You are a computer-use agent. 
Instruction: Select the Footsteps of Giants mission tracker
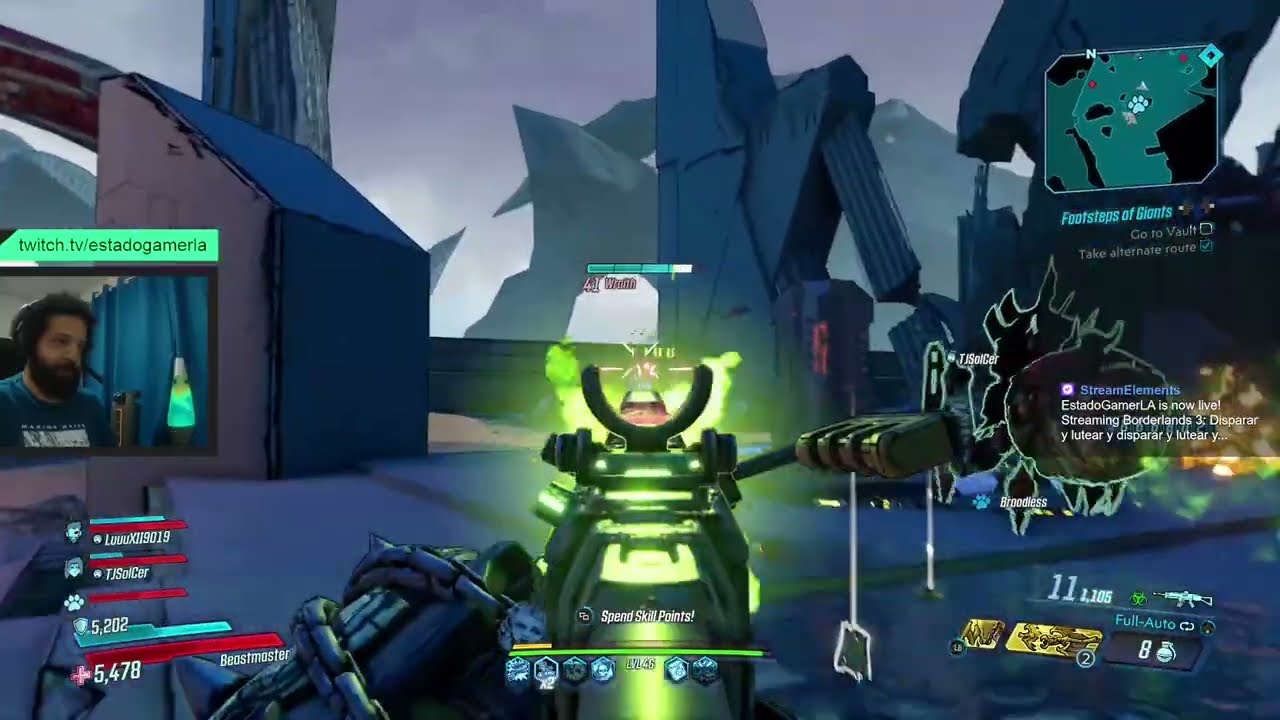[1115, 214]
